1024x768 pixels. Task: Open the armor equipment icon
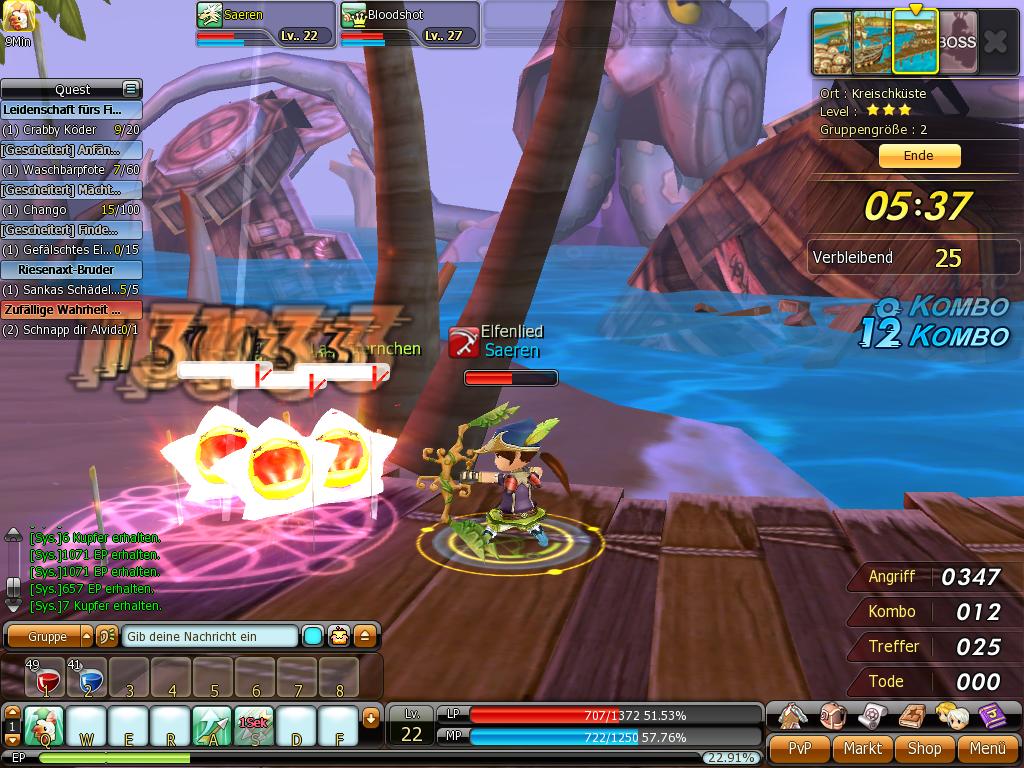tap(794, 715)
